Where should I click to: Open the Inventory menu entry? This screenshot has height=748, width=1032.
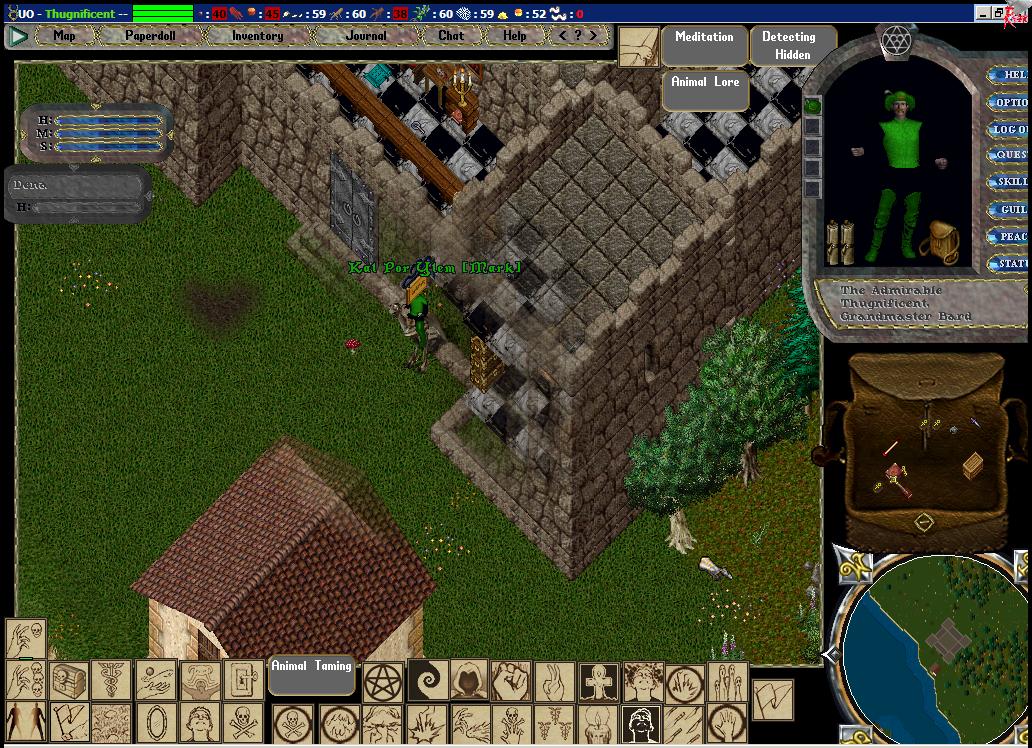pyautogui.click(x=257, y=36)
